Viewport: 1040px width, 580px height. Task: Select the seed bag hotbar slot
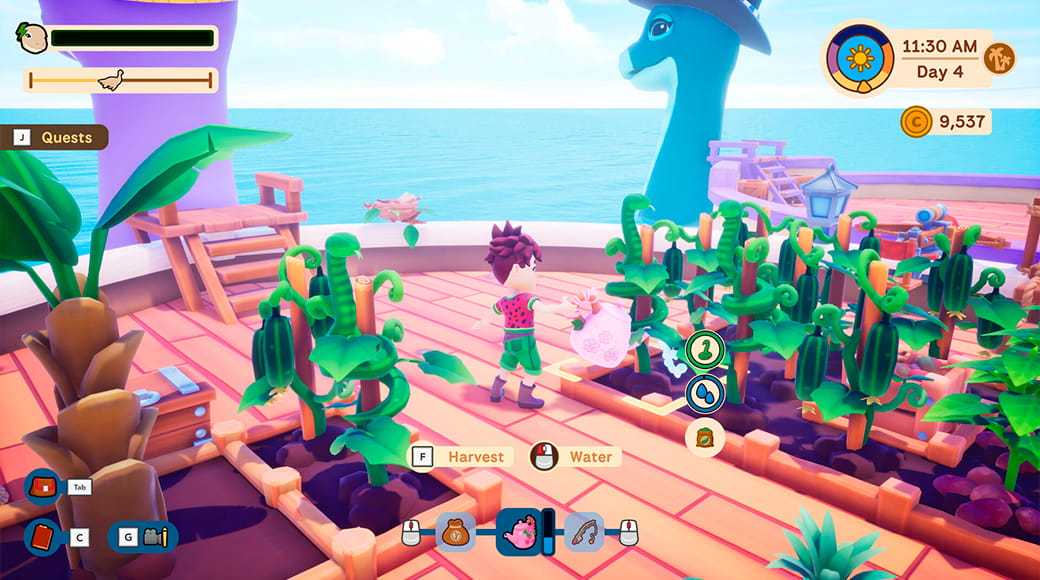[455, 532]
